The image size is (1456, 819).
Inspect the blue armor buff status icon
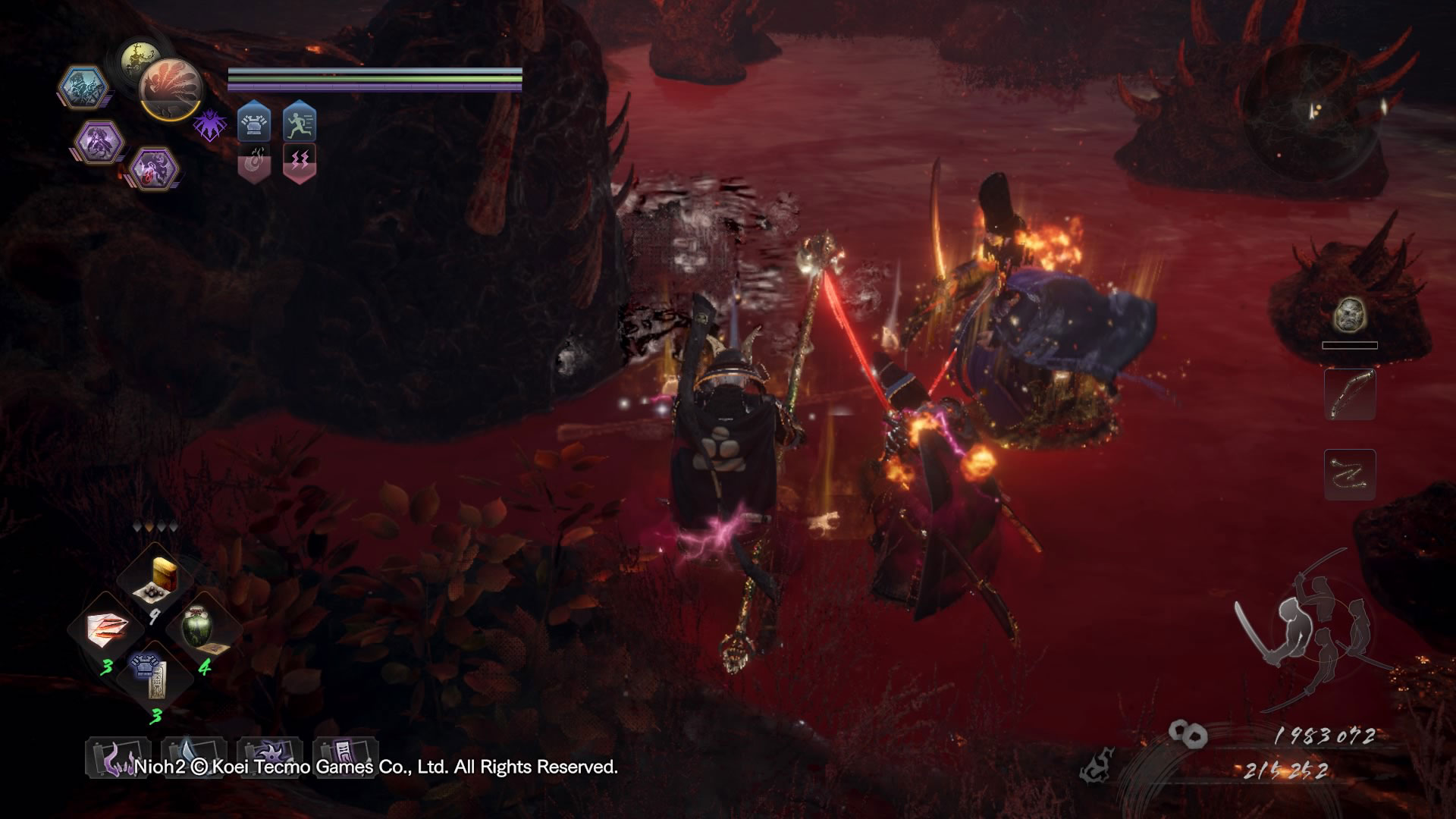(254, 122)
